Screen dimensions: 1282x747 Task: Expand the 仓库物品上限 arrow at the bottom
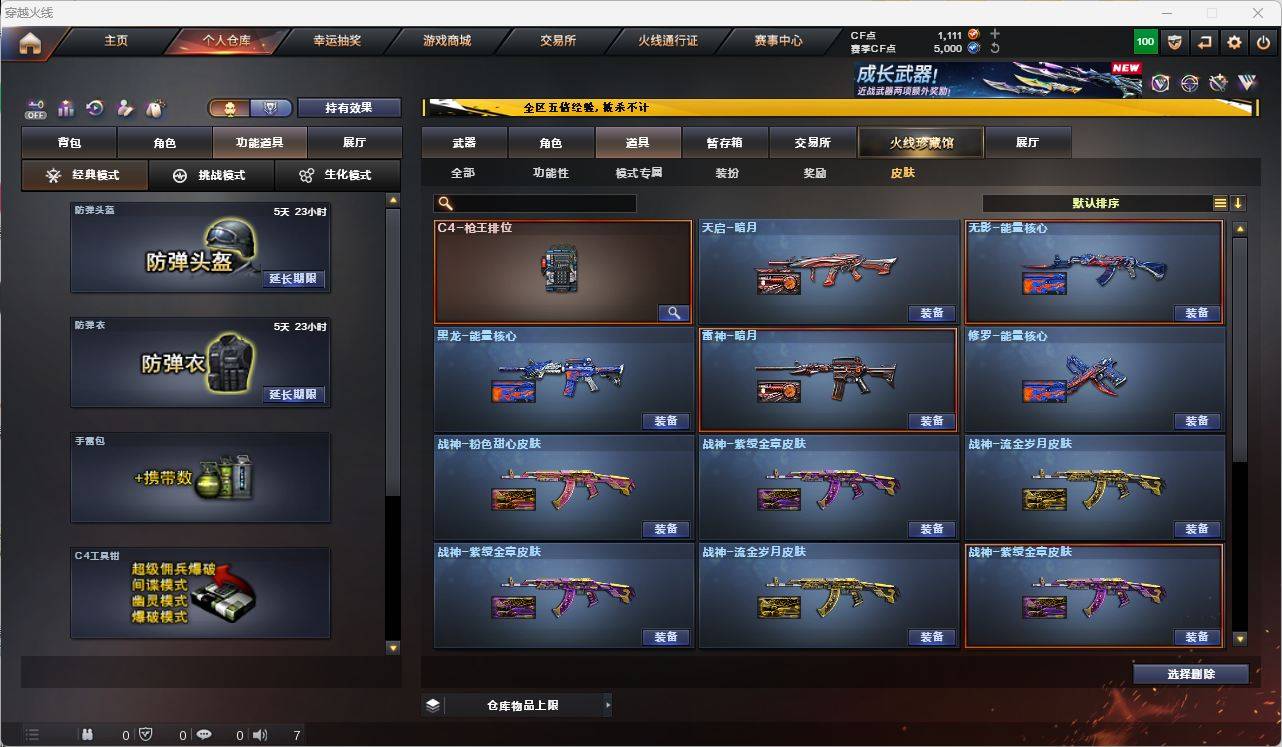[609, 704]
